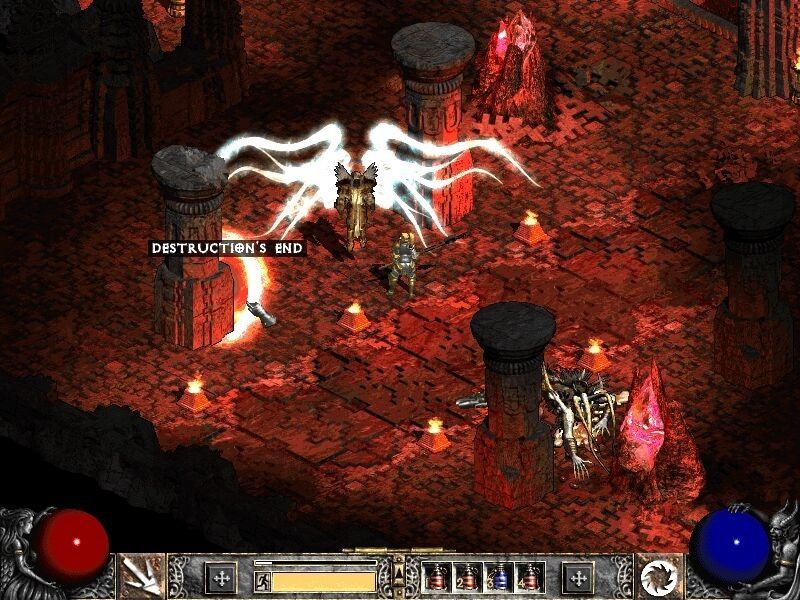Viewport: 800px width, 600px height.
Task: Expand the mini menu panel arrow
Action: 400,572
